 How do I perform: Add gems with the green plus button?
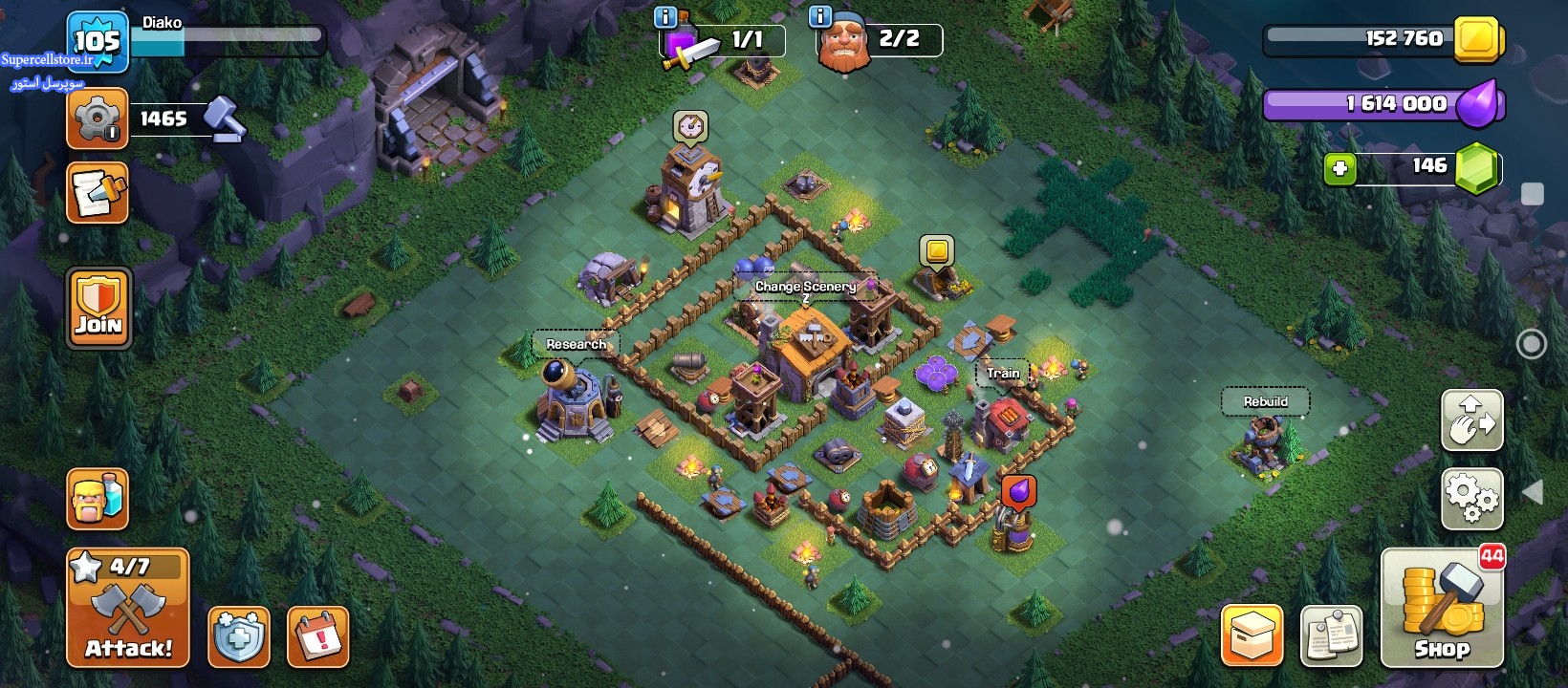point(1339,169)
